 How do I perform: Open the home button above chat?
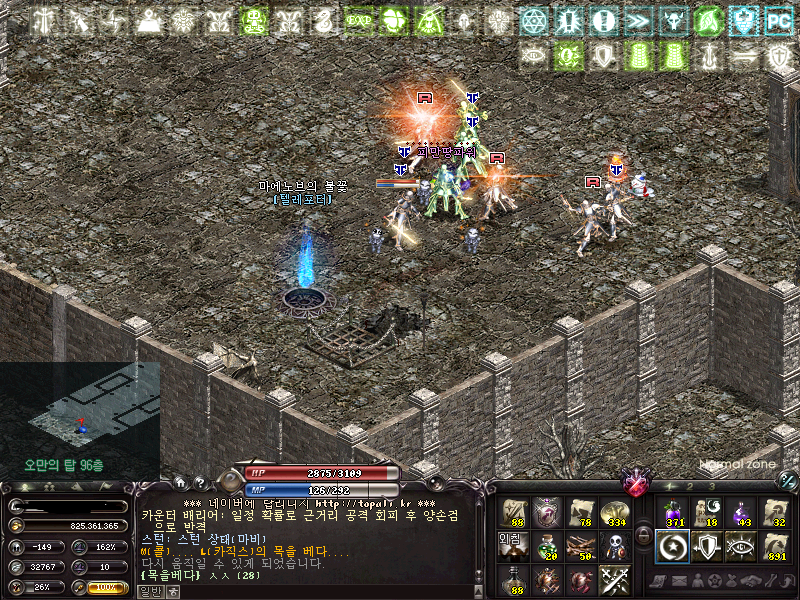pos(180,482)
